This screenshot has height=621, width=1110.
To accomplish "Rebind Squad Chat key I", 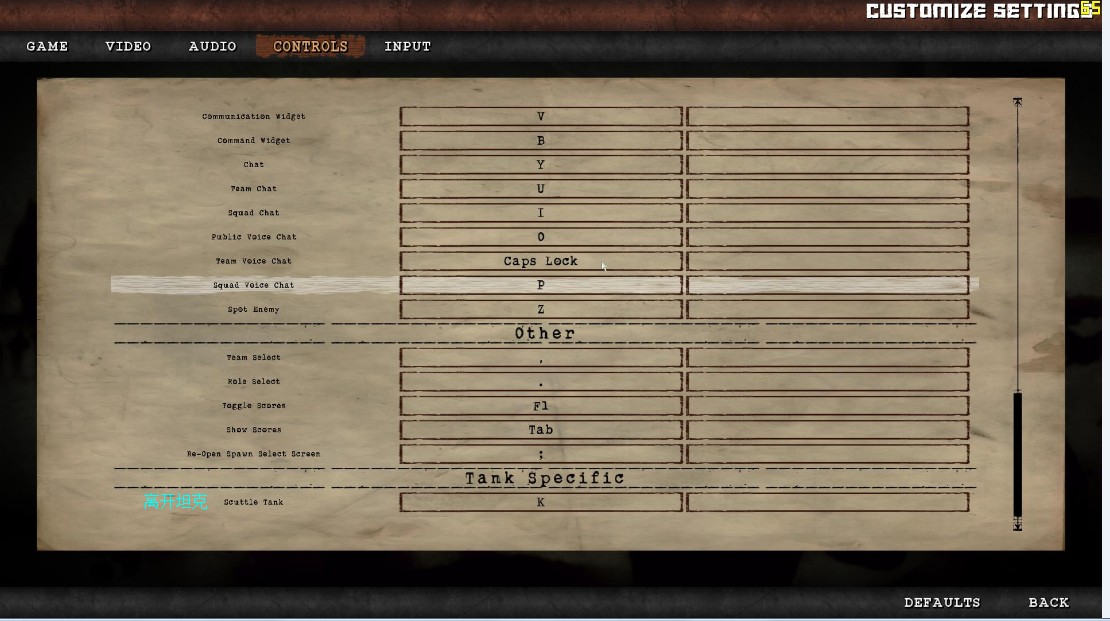I will (x=541, y=213).
